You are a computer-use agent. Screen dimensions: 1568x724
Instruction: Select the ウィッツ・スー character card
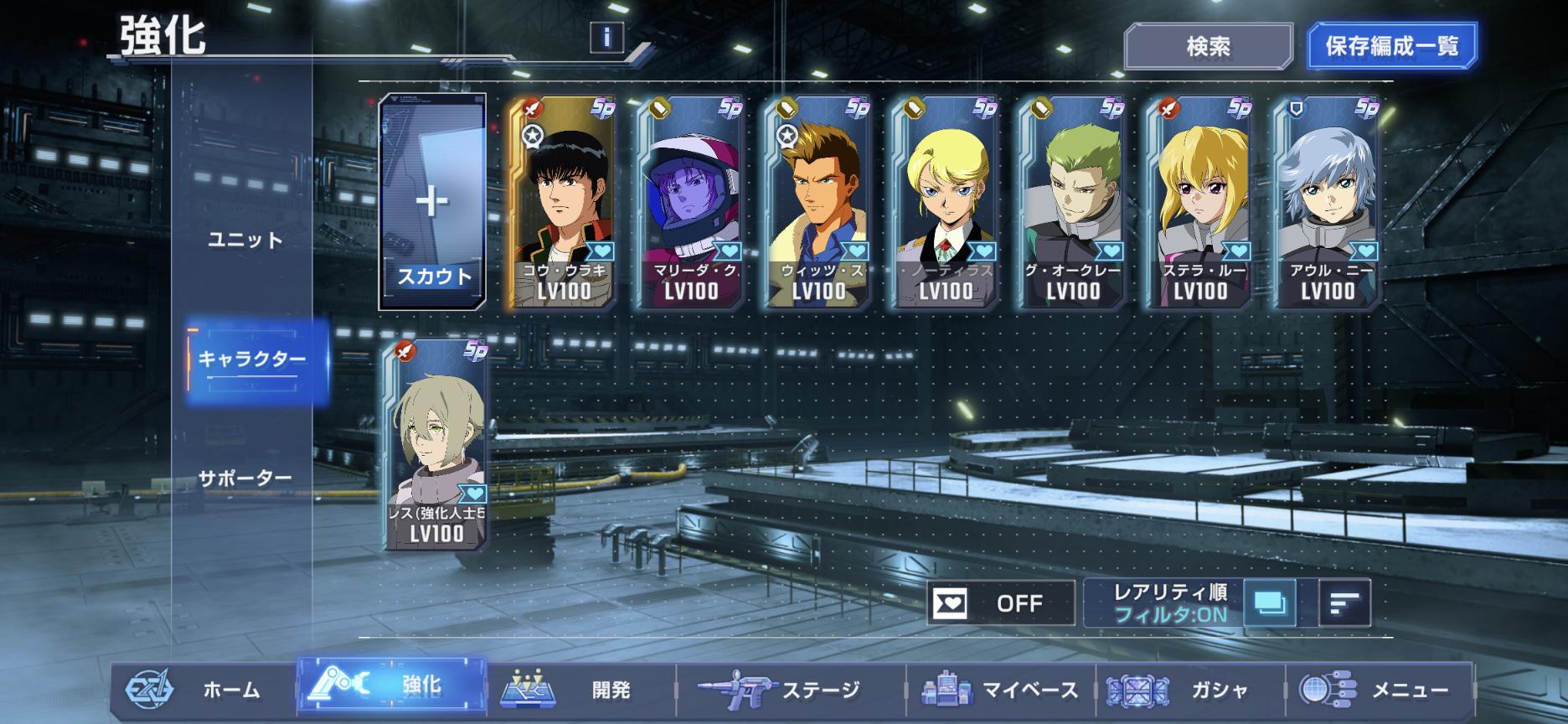click(x=818, y=202)
